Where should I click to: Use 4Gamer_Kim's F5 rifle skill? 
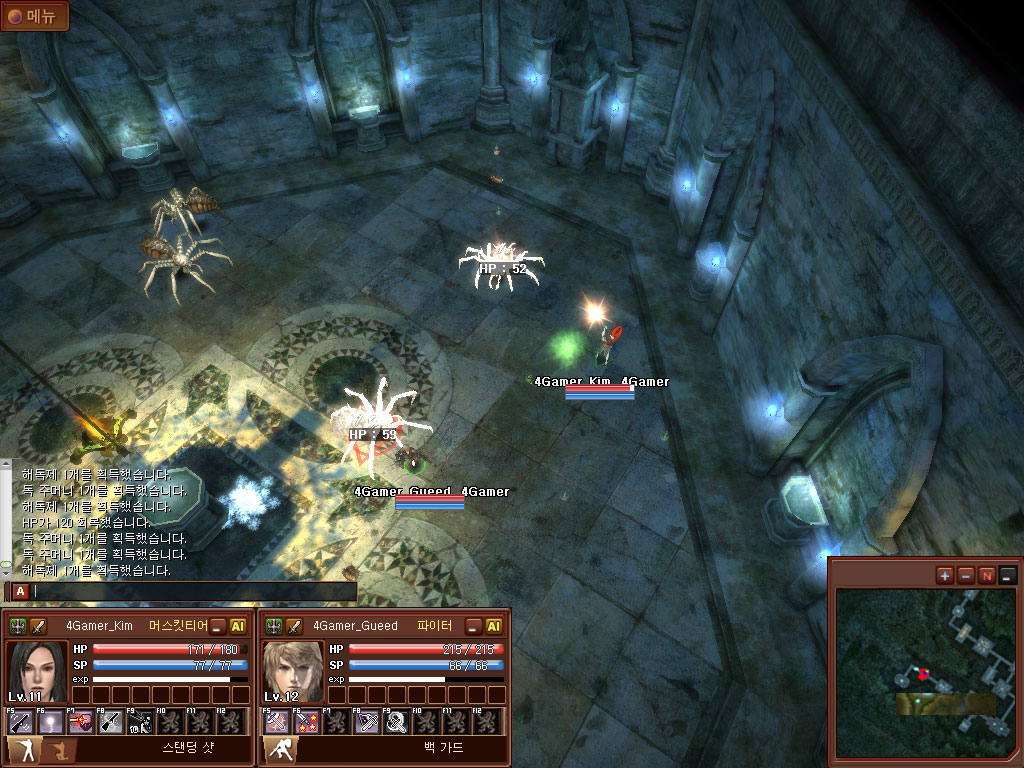(x=20, y=721)
